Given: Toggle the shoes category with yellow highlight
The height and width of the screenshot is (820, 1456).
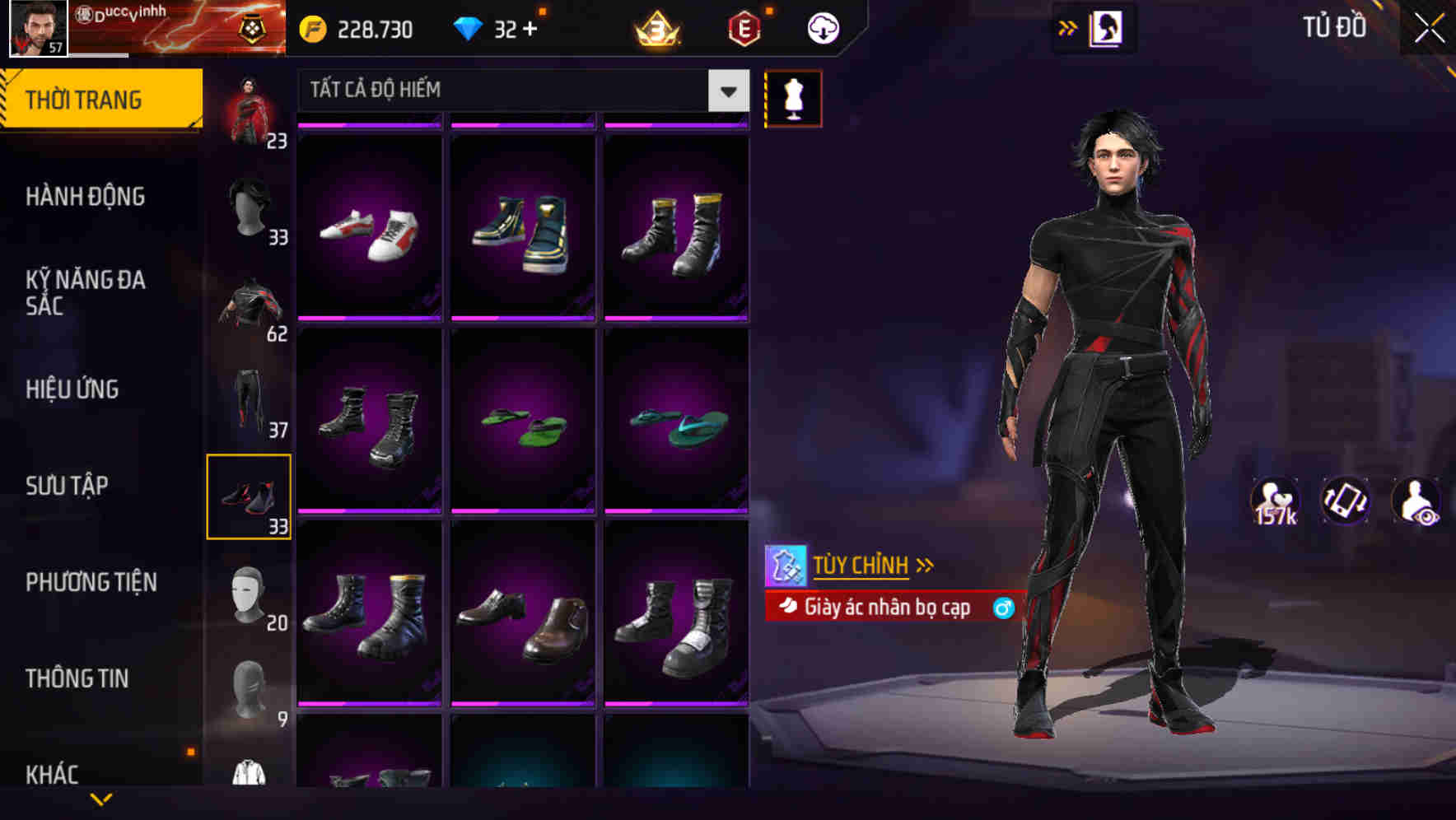Looking at the screenshot, I should tap(250, 494).
